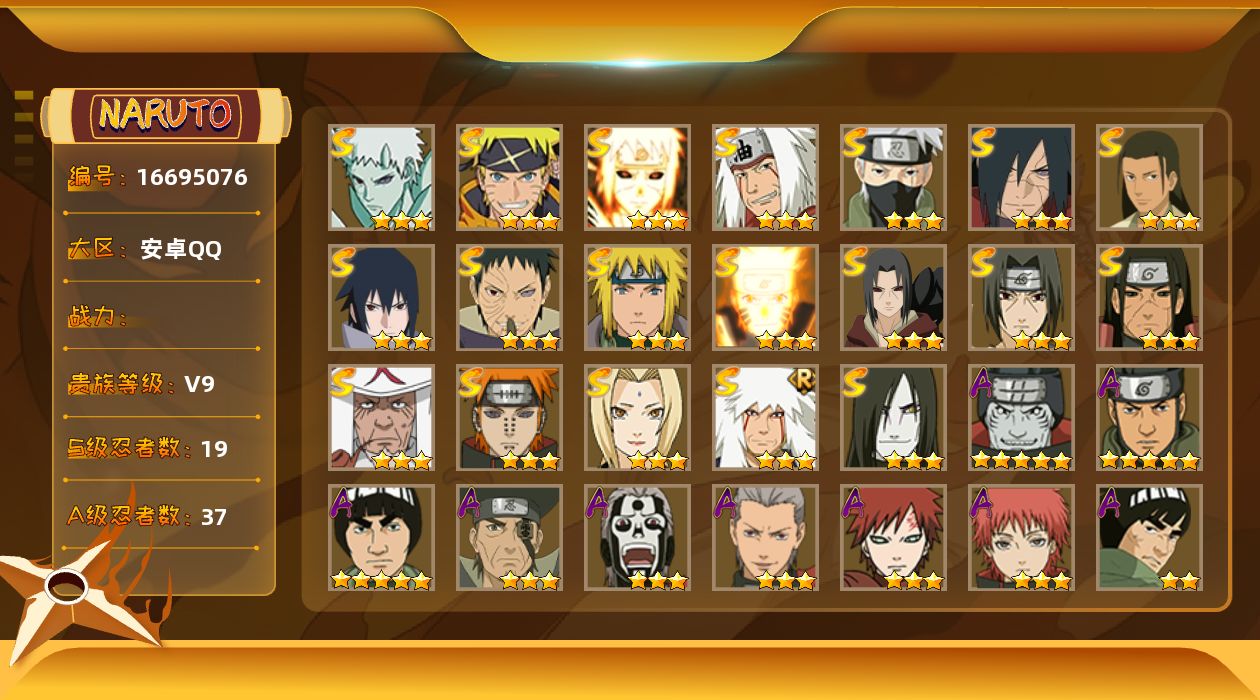Viewport: 1260px width, 700px height.
Task: Select the masked Kakashi tile
Action: [893, 177]
